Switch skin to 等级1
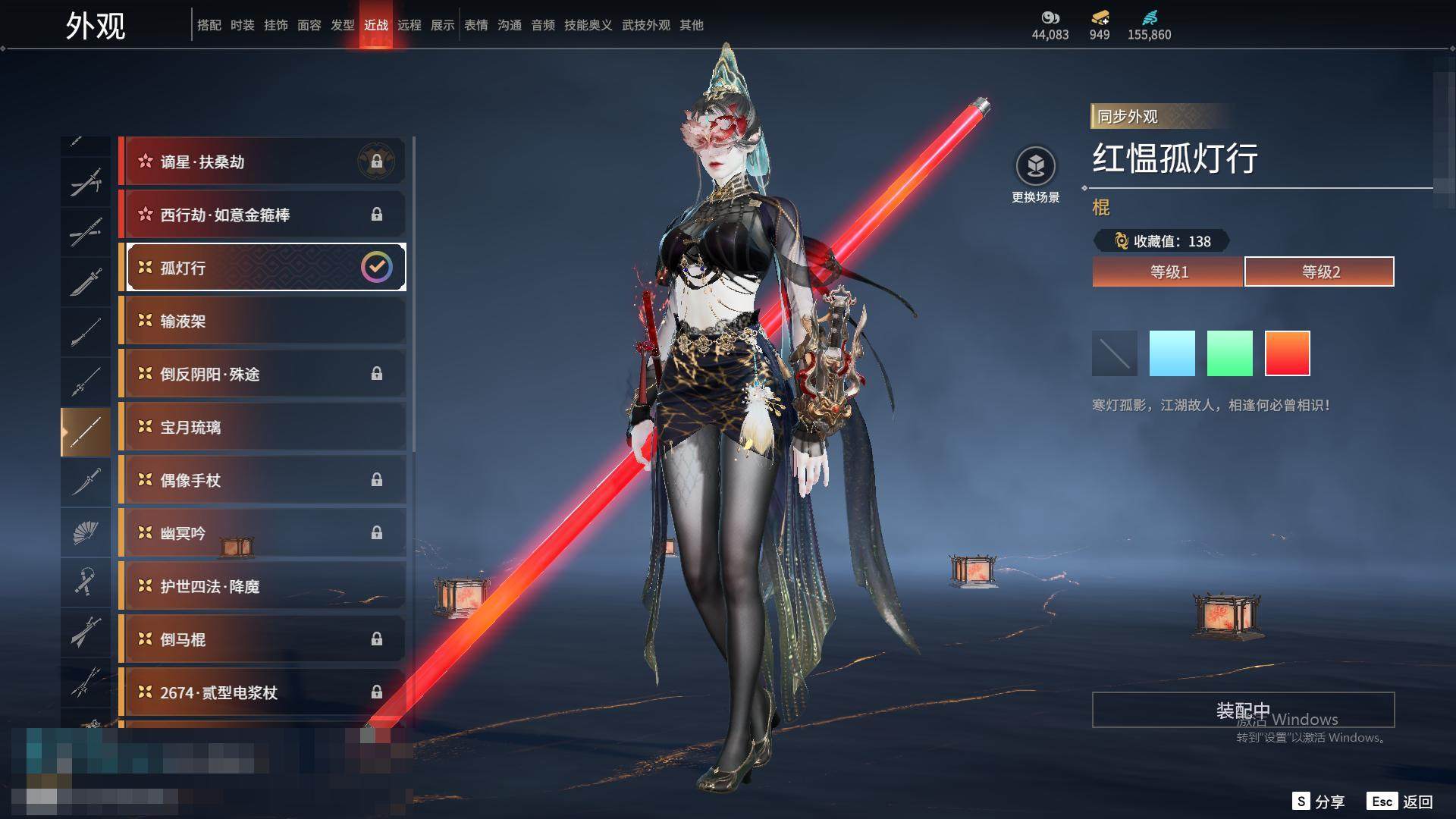 point(1168,271)
